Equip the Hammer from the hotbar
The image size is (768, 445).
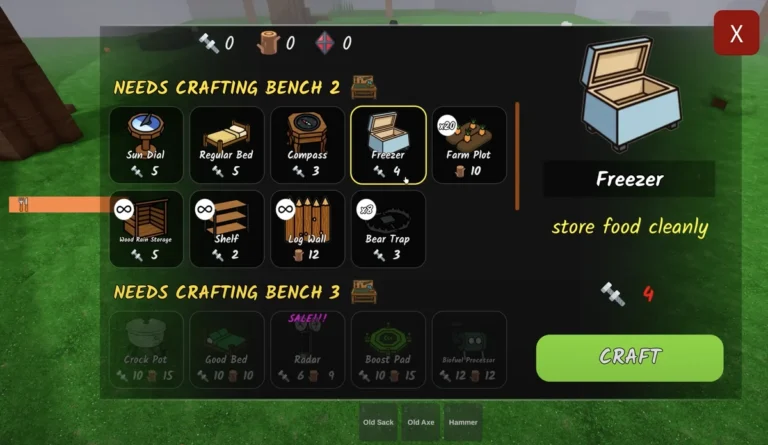point(463,422)
